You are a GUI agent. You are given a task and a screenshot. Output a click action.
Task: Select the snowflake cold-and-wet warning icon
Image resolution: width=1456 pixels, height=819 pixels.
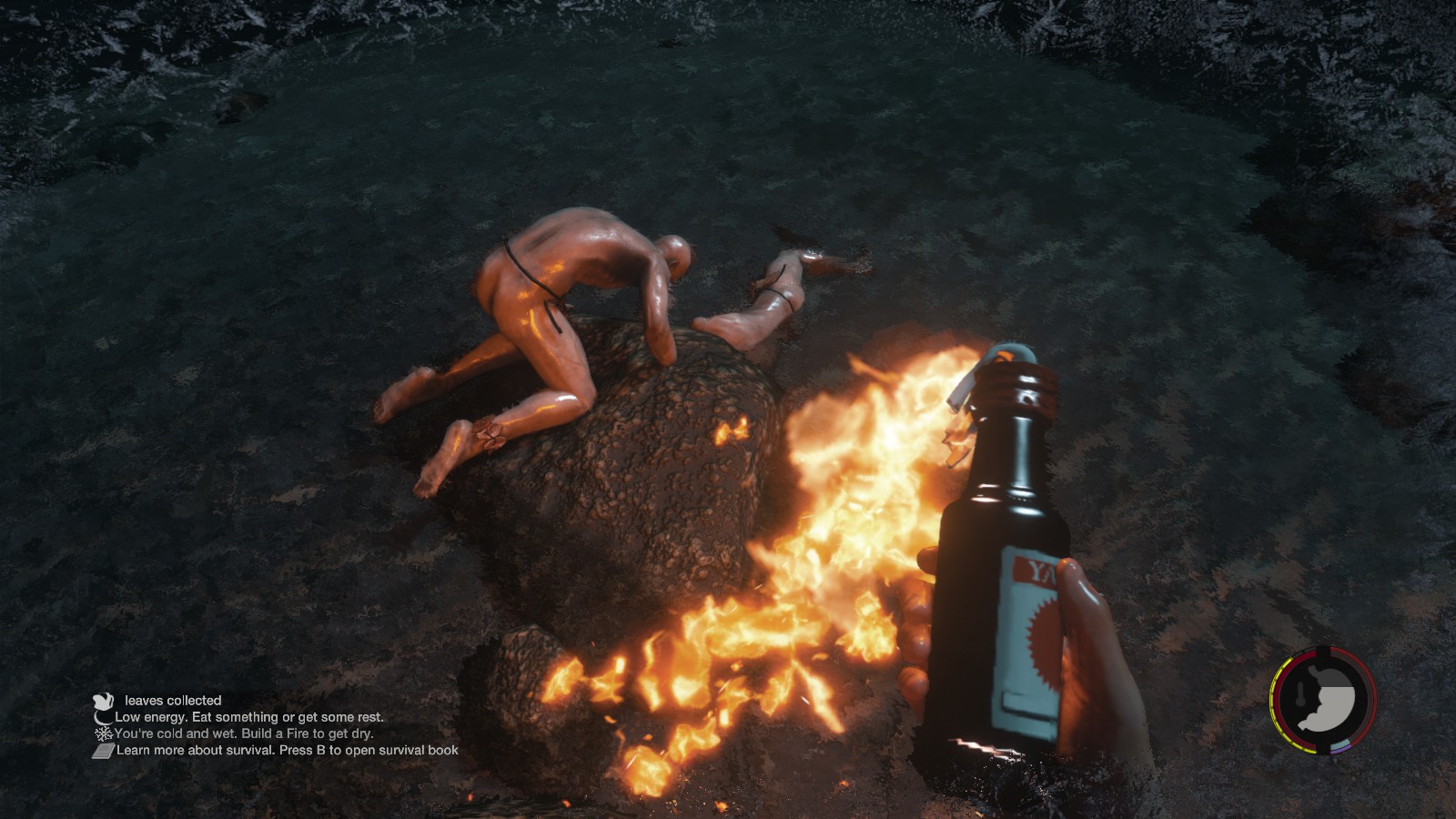click(104, 733)
